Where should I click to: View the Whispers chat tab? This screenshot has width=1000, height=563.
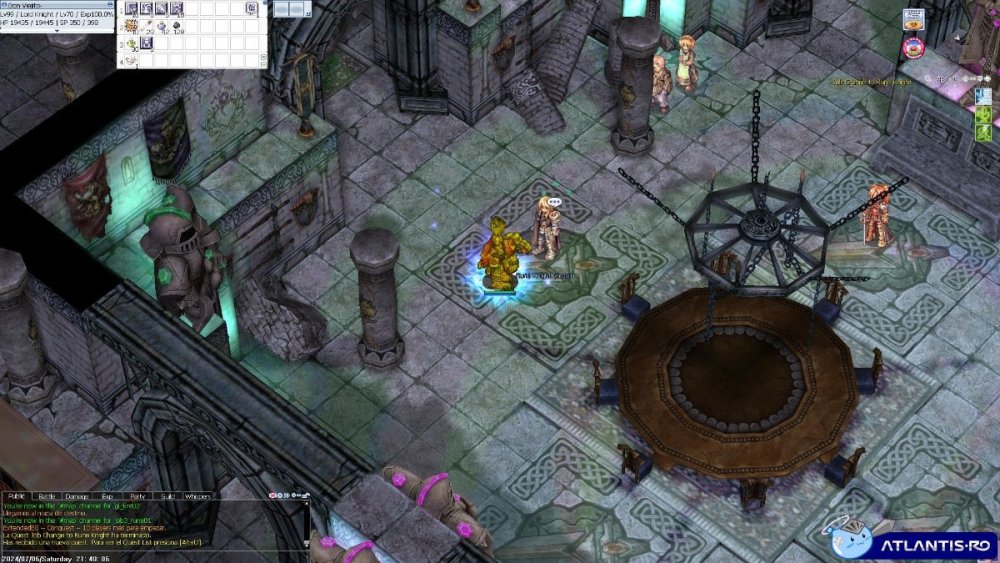click(x=198, y=496)
